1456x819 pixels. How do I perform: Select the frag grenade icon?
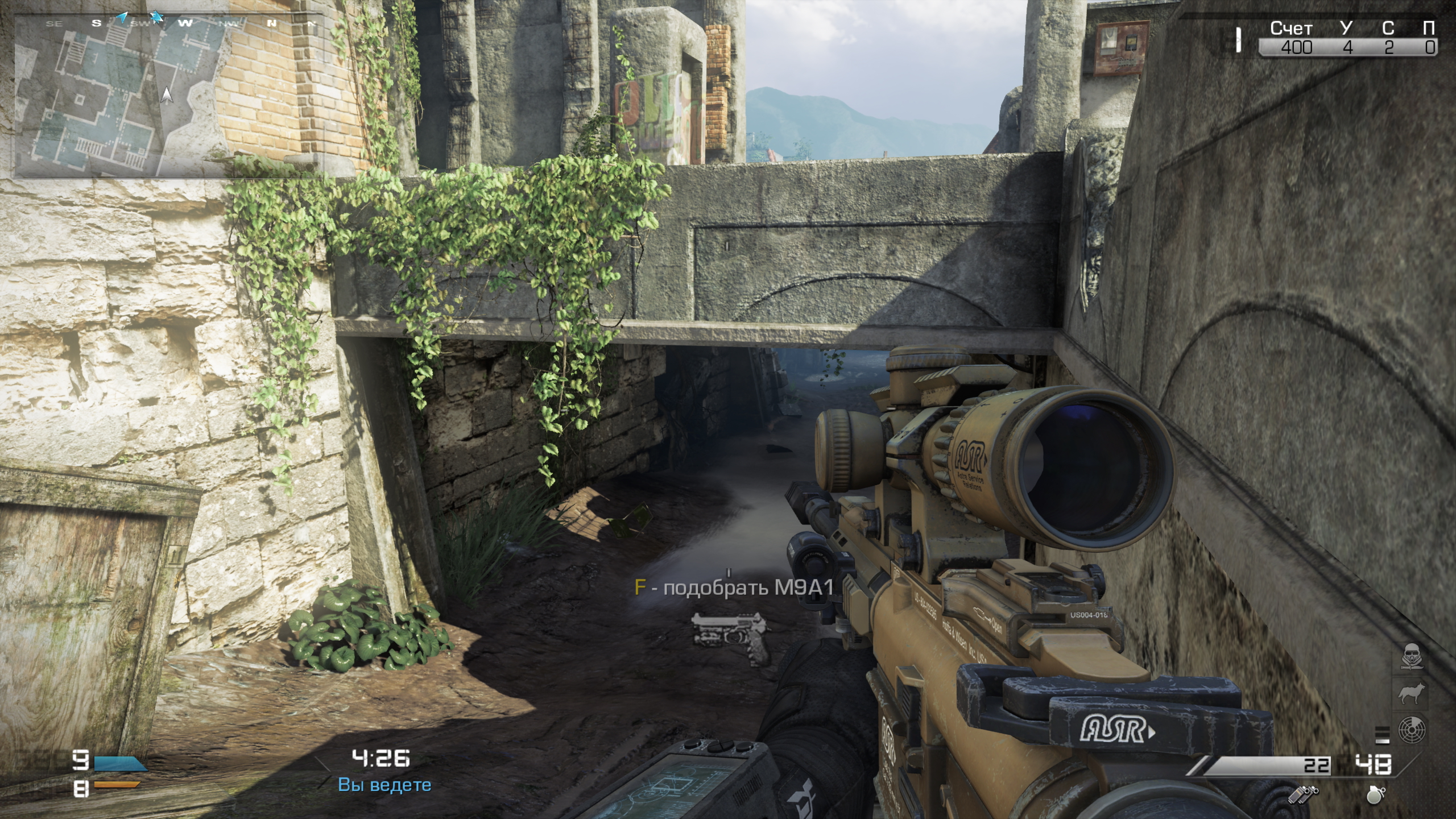(x=1376, y=795)
